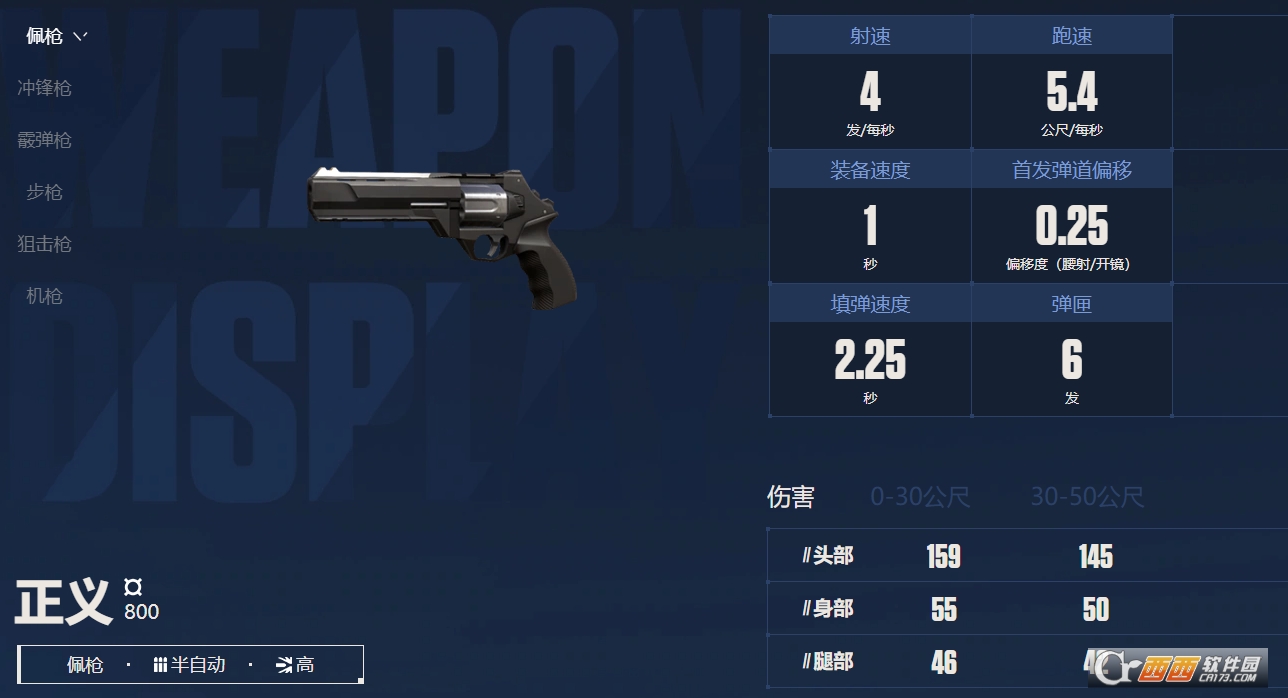Show the 狙击枪 sniper category

coord(45,244)
